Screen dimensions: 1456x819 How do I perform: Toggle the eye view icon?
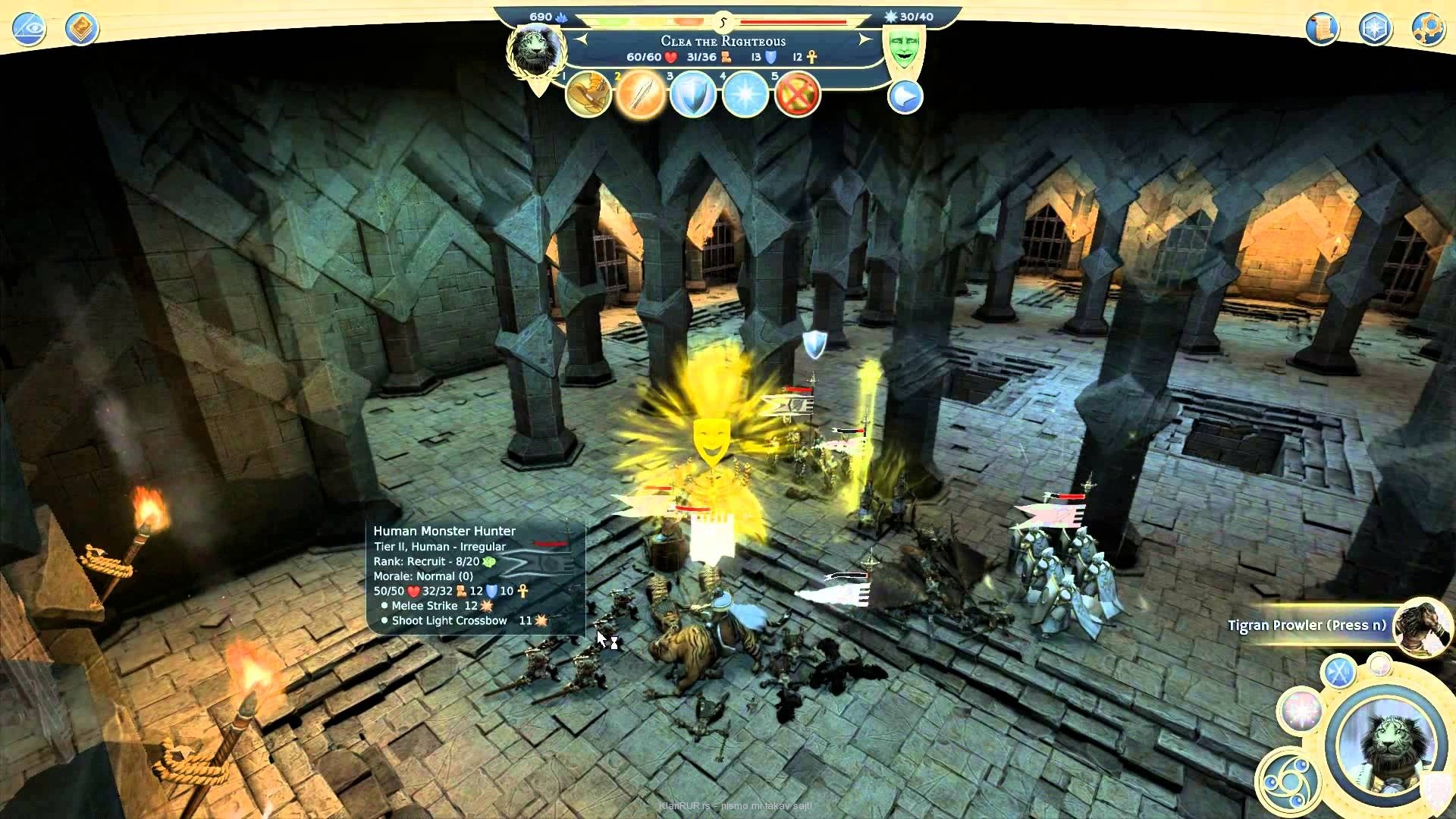pos(29,29)
